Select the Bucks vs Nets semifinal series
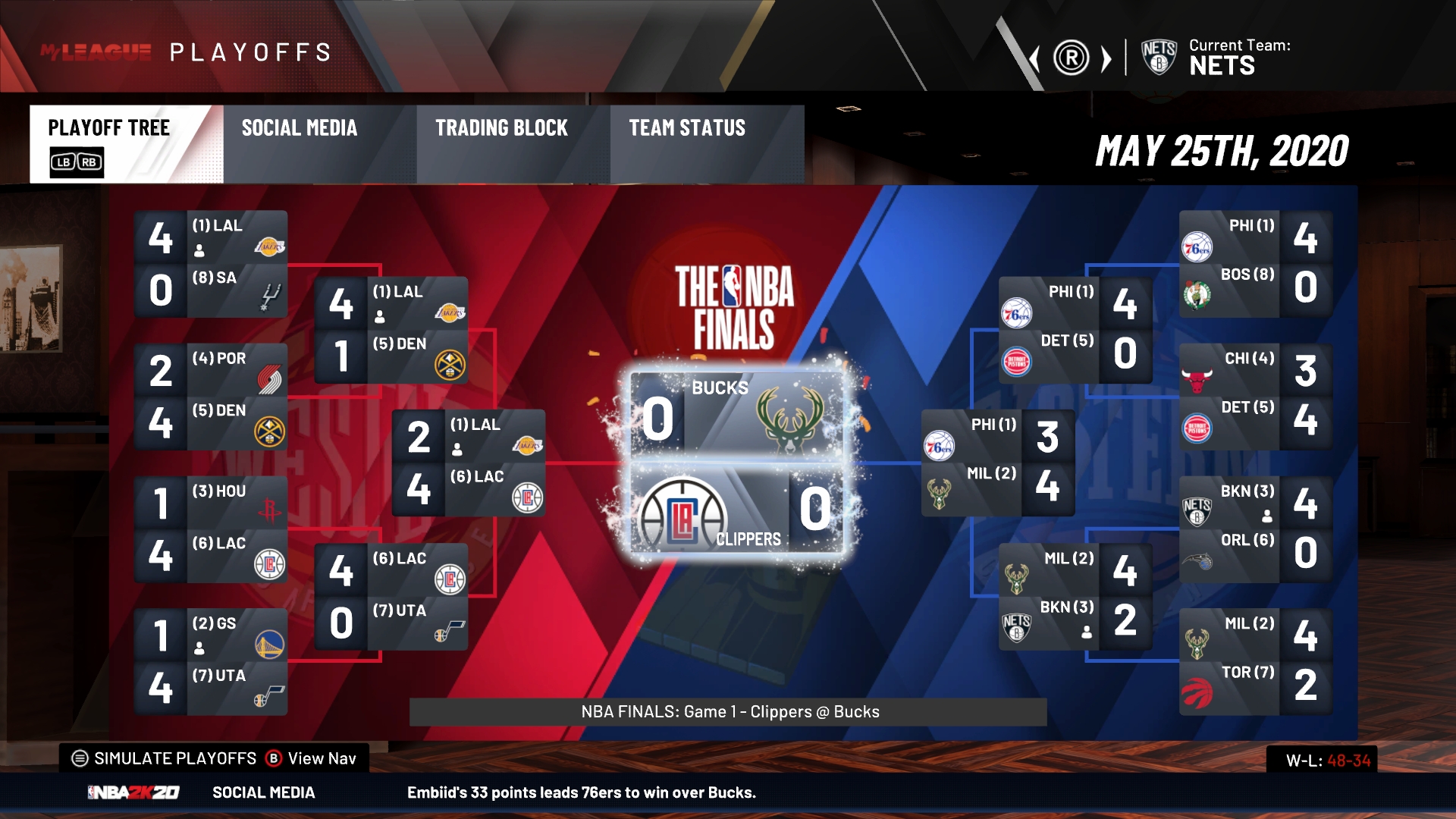The width and height of the screenshot is (1456, 819). click(x=1075, y=596)
